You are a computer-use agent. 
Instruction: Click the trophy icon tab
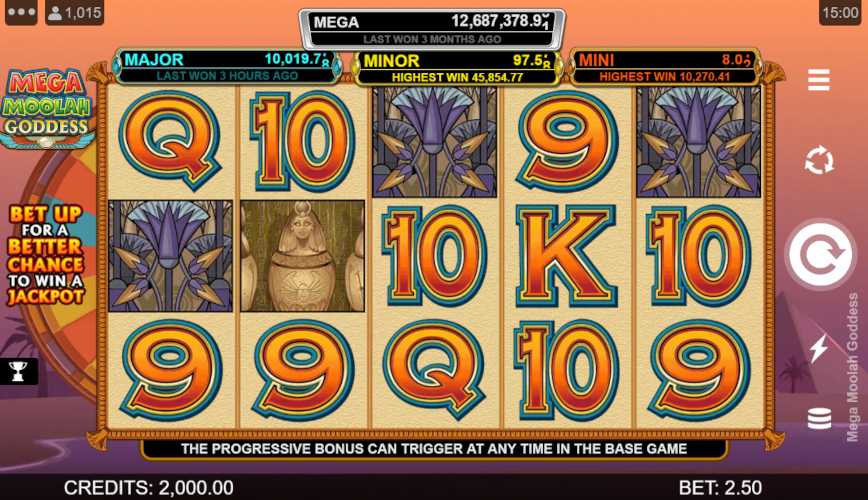18,372
